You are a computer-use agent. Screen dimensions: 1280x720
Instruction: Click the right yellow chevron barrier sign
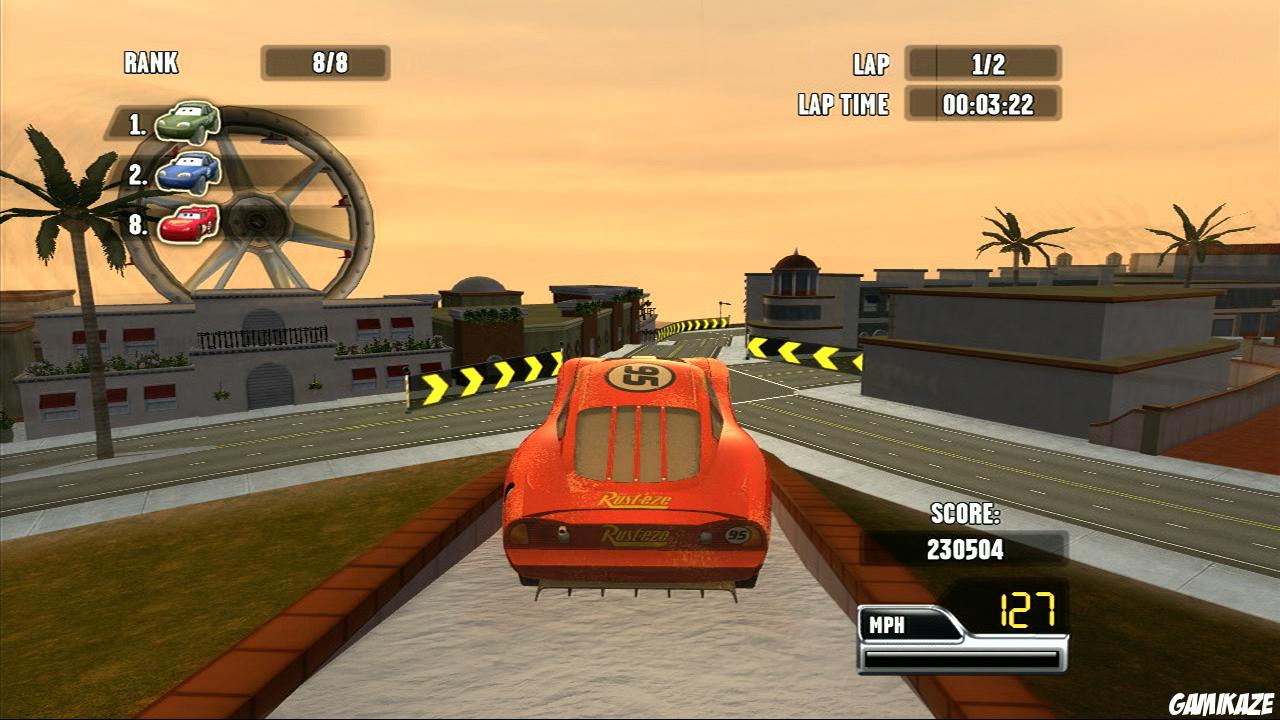800,352
